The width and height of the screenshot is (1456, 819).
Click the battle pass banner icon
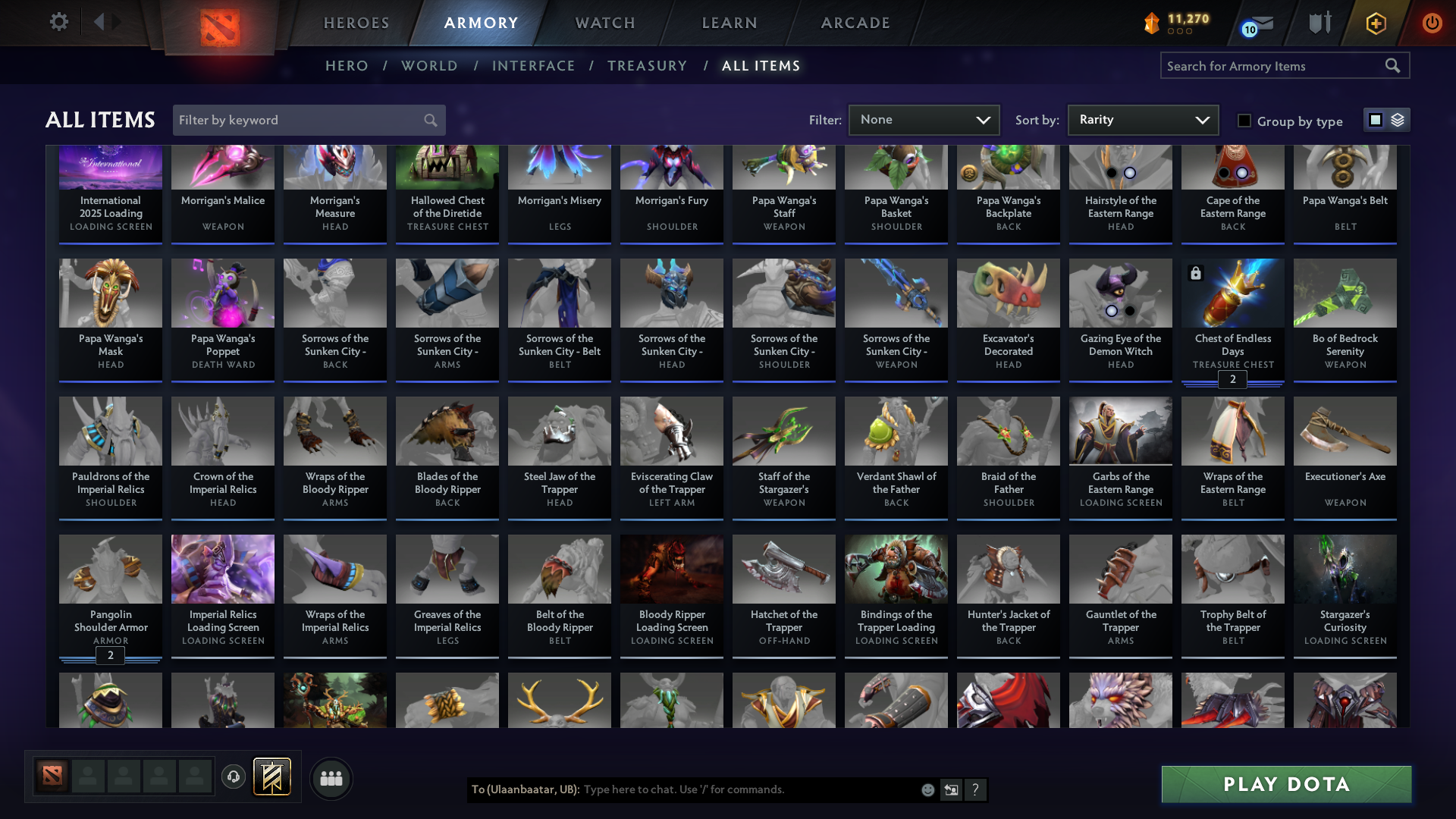[271, 777]
